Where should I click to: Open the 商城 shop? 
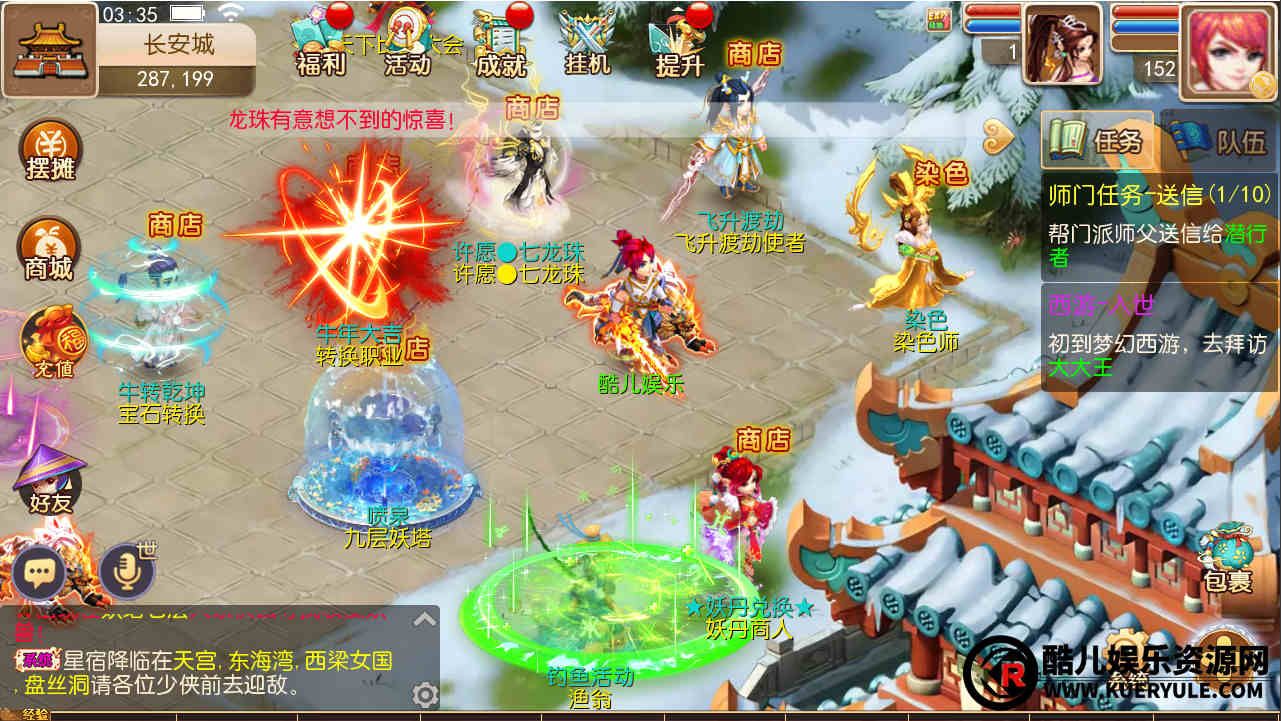coord(49,250)
